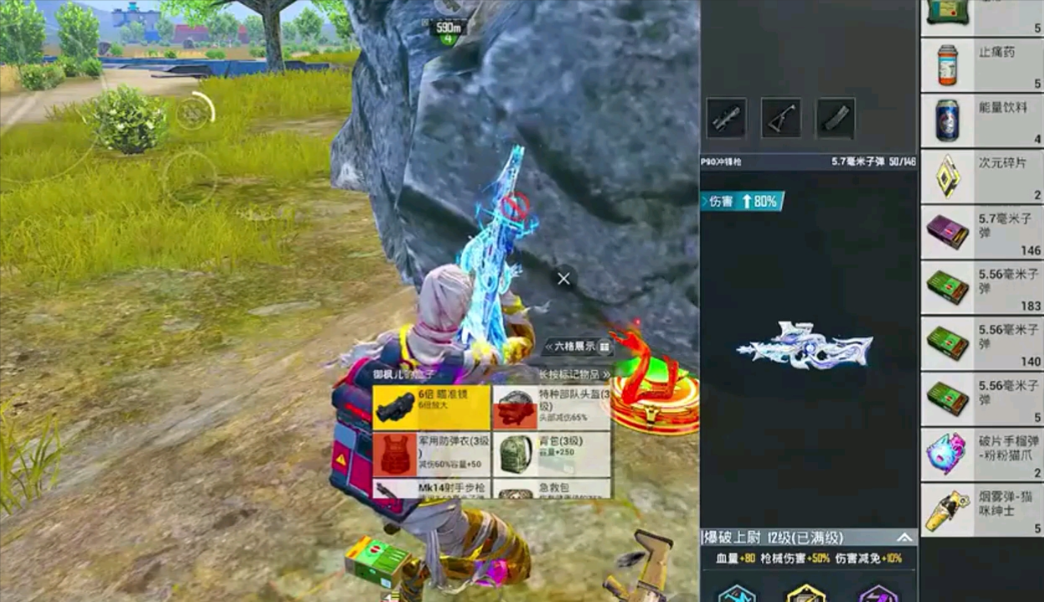1044x602 pixels.
Task: Grab the level 3 military vest
Action: [431, 454]
